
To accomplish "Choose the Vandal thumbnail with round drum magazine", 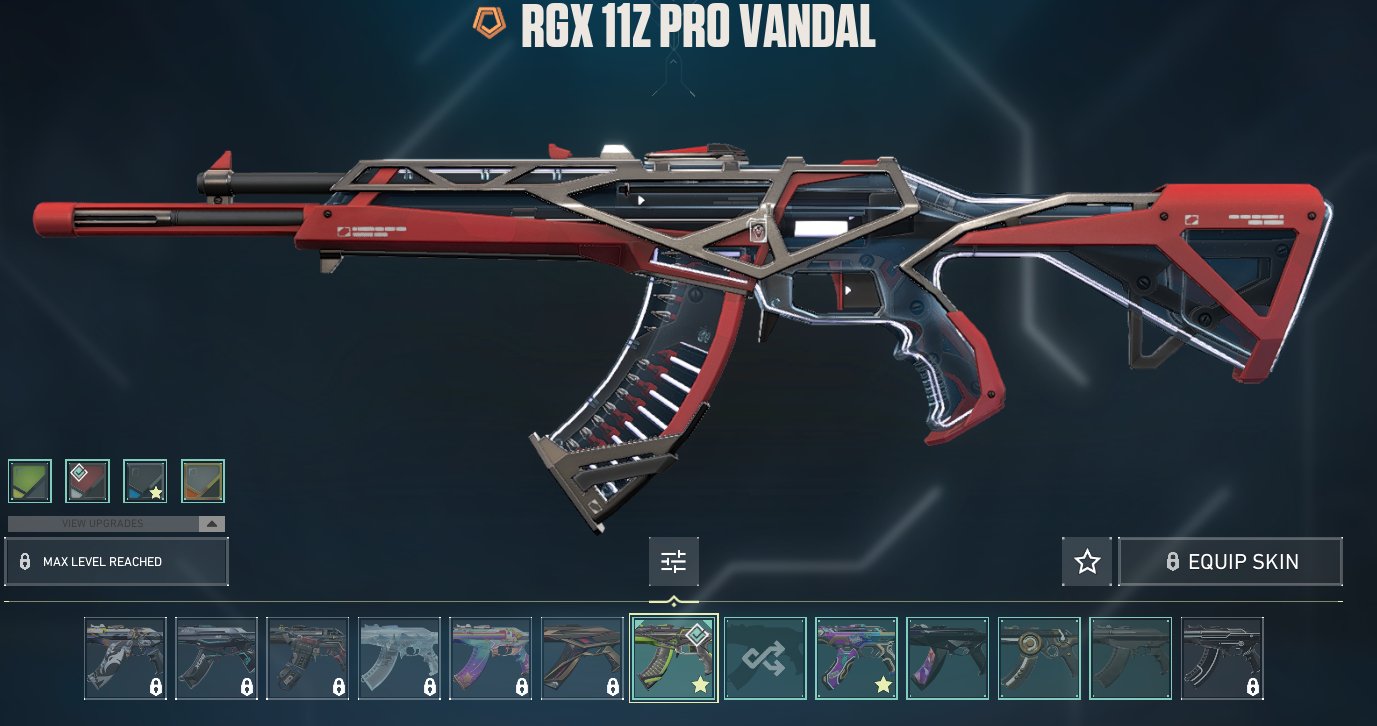I will [1039, 658].
